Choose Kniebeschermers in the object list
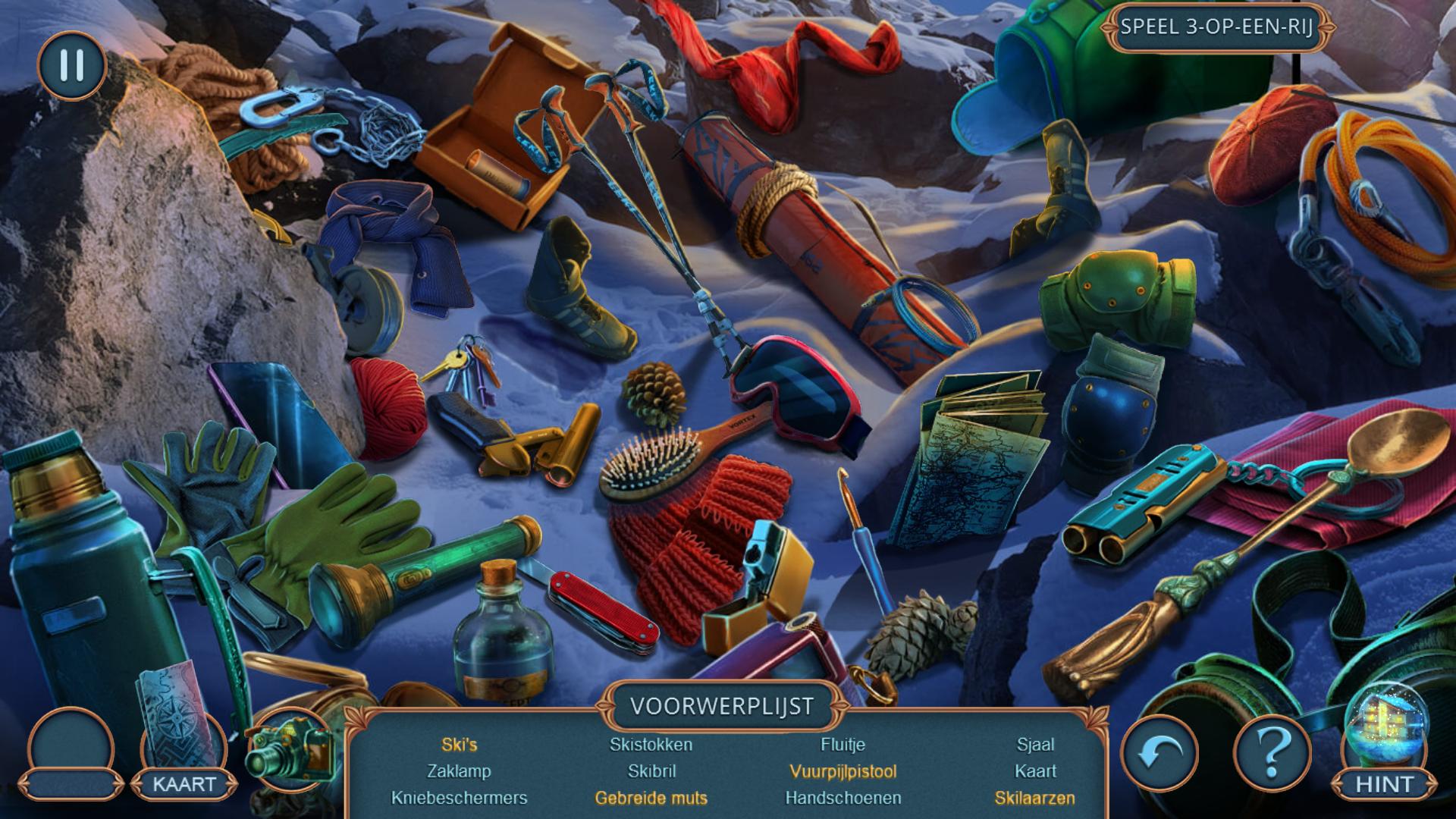Viewport: 1456px width, 819px height. tap(460, 798)
